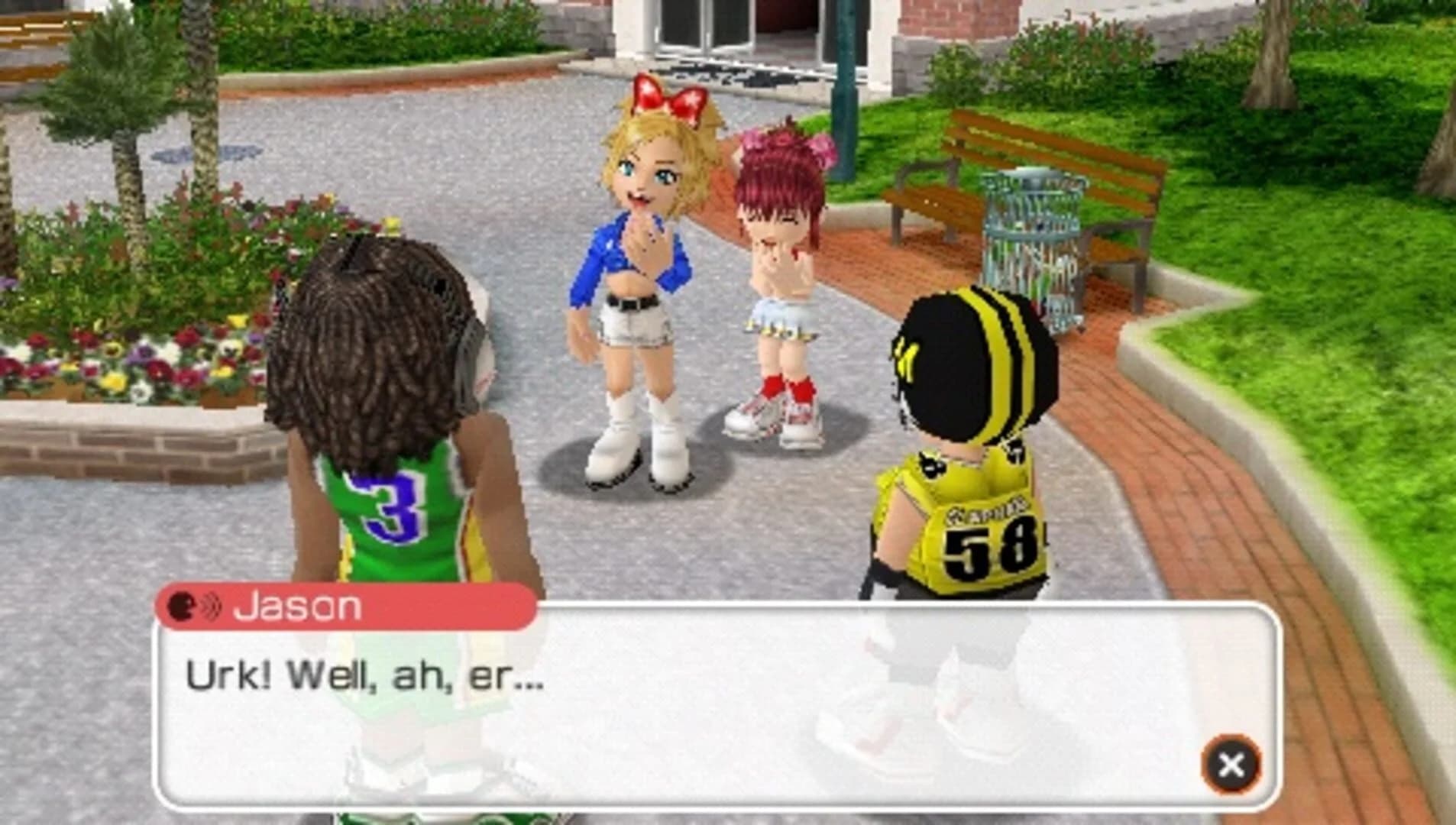Select Jason's name label on the red banner
Image resolution: width=1456 pixels, height=825 pixels.
(x=298, y=604)
